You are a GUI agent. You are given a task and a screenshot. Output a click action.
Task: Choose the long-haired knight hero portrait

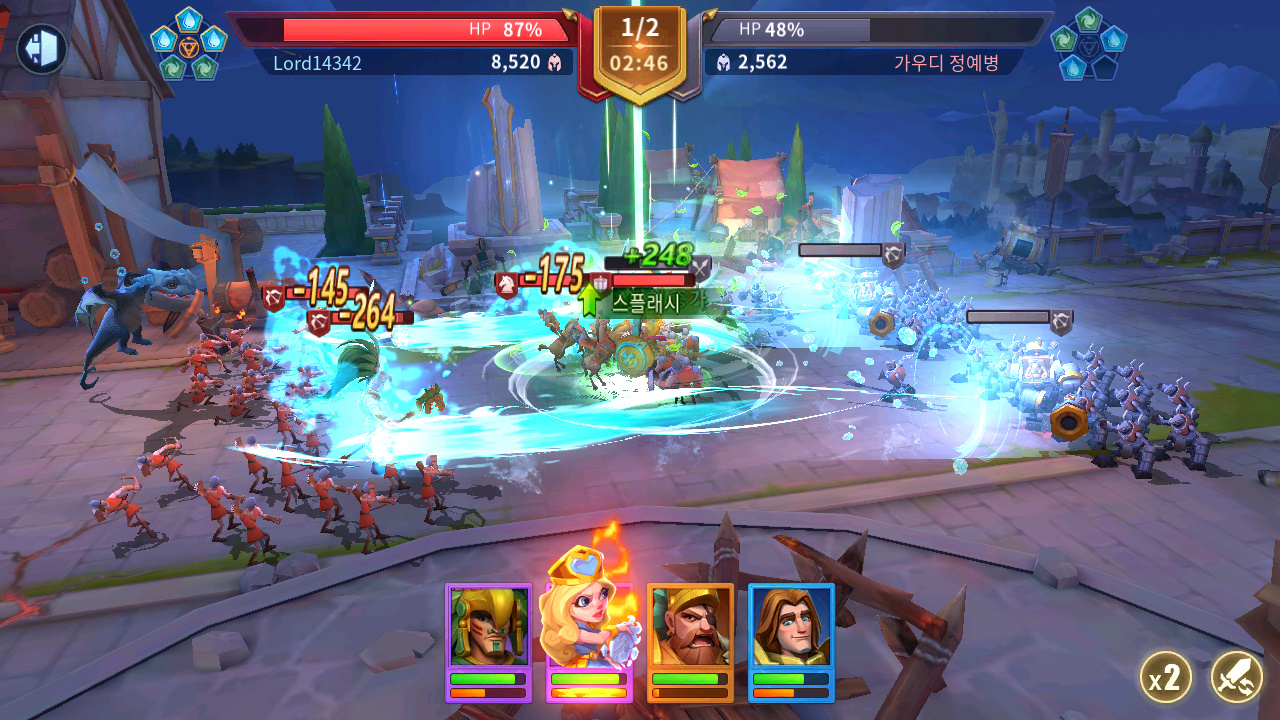coord(791,628)
